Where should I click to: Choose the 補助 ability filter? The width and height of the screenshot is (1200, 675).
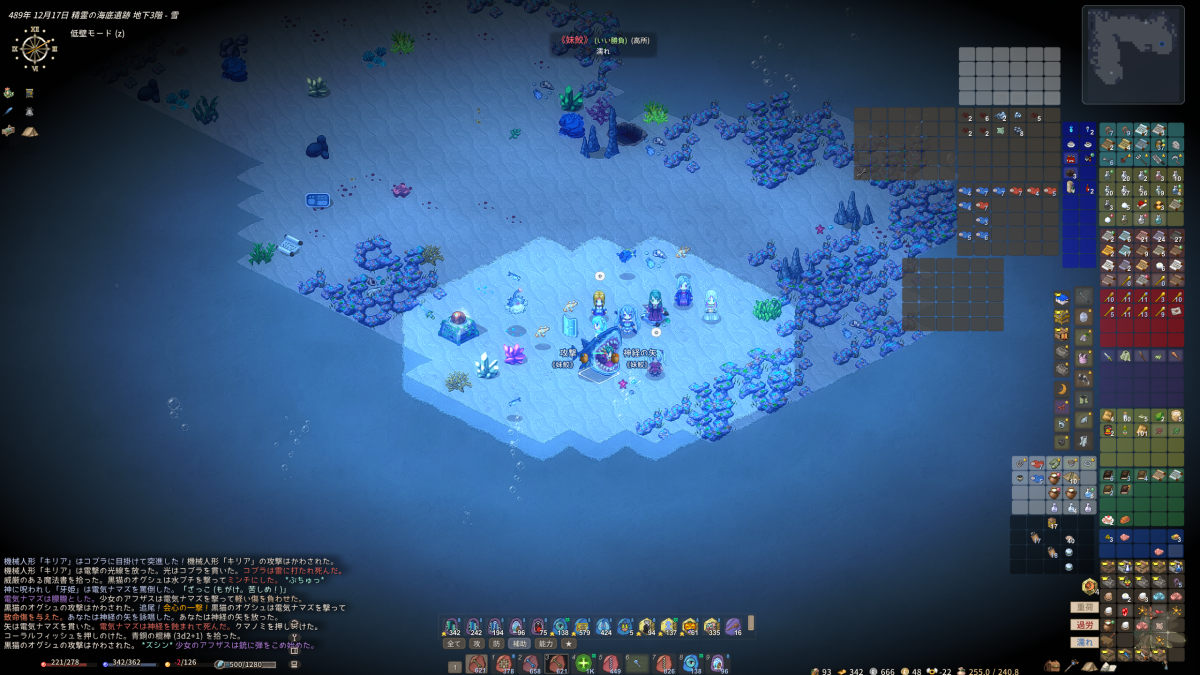(519, 644)
